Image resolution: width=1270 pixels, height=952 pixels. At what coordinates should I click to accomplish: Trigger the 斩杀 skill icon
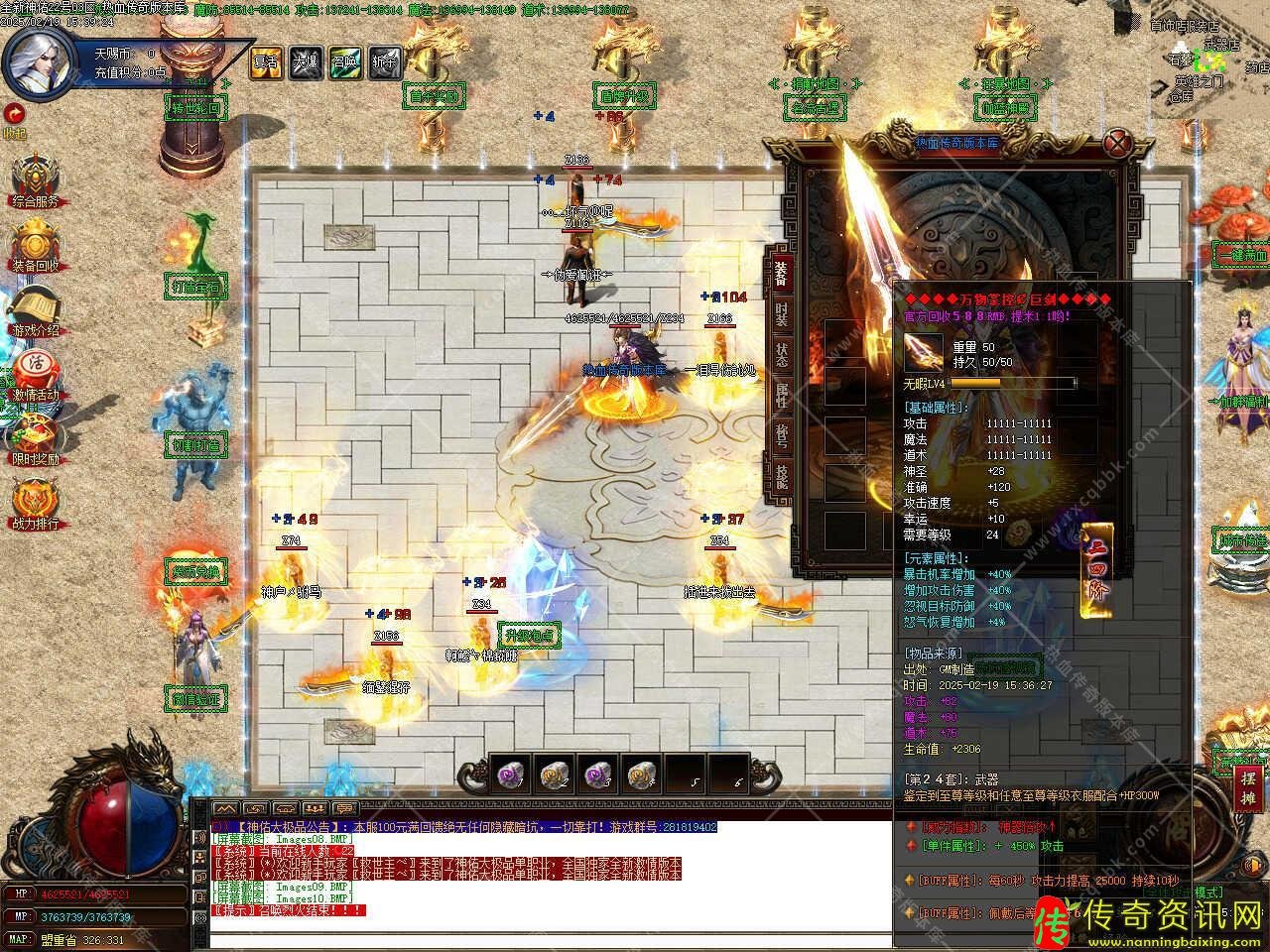384,61
